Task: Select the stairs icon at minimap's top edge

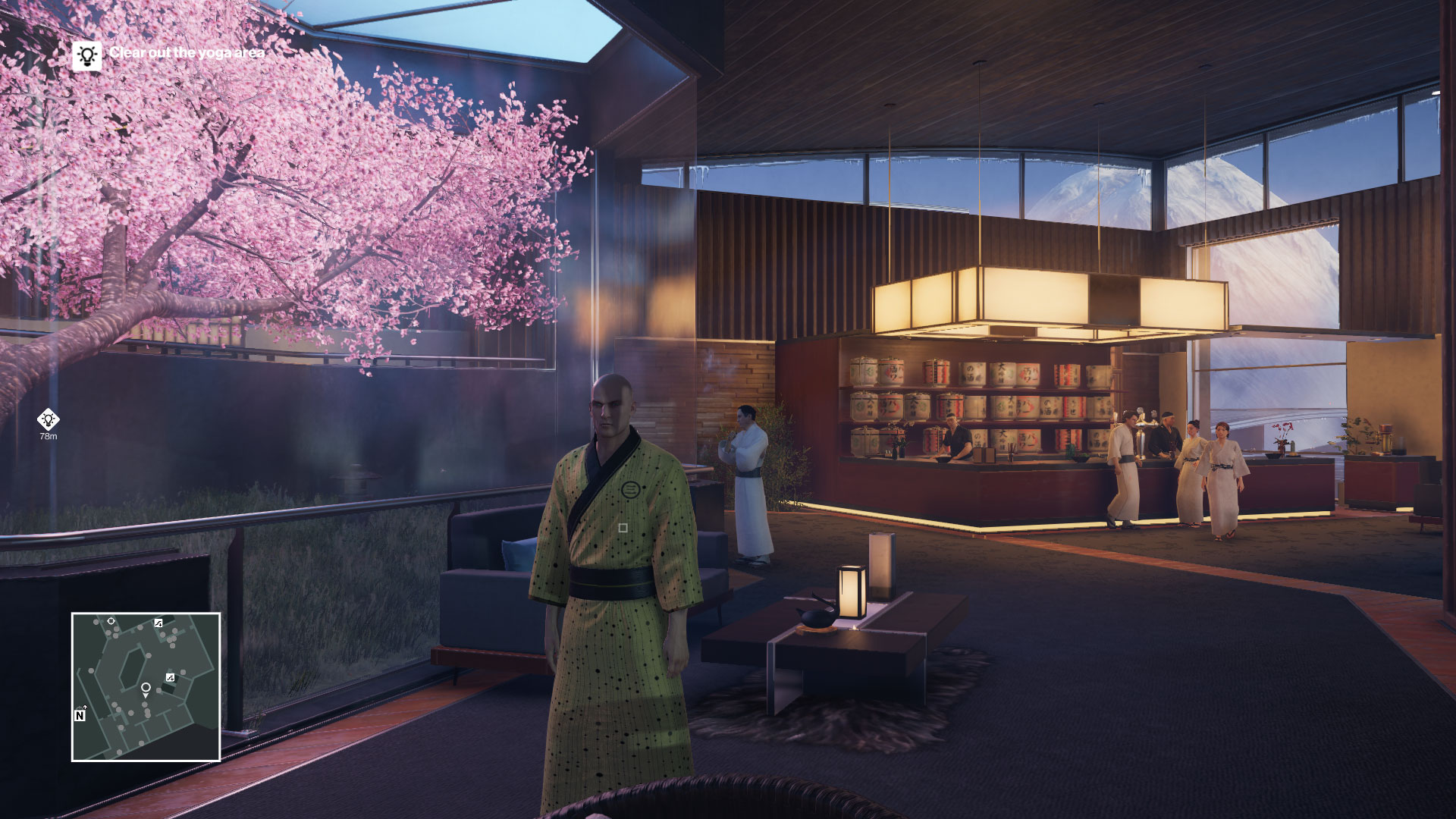Action: [158, 623]
